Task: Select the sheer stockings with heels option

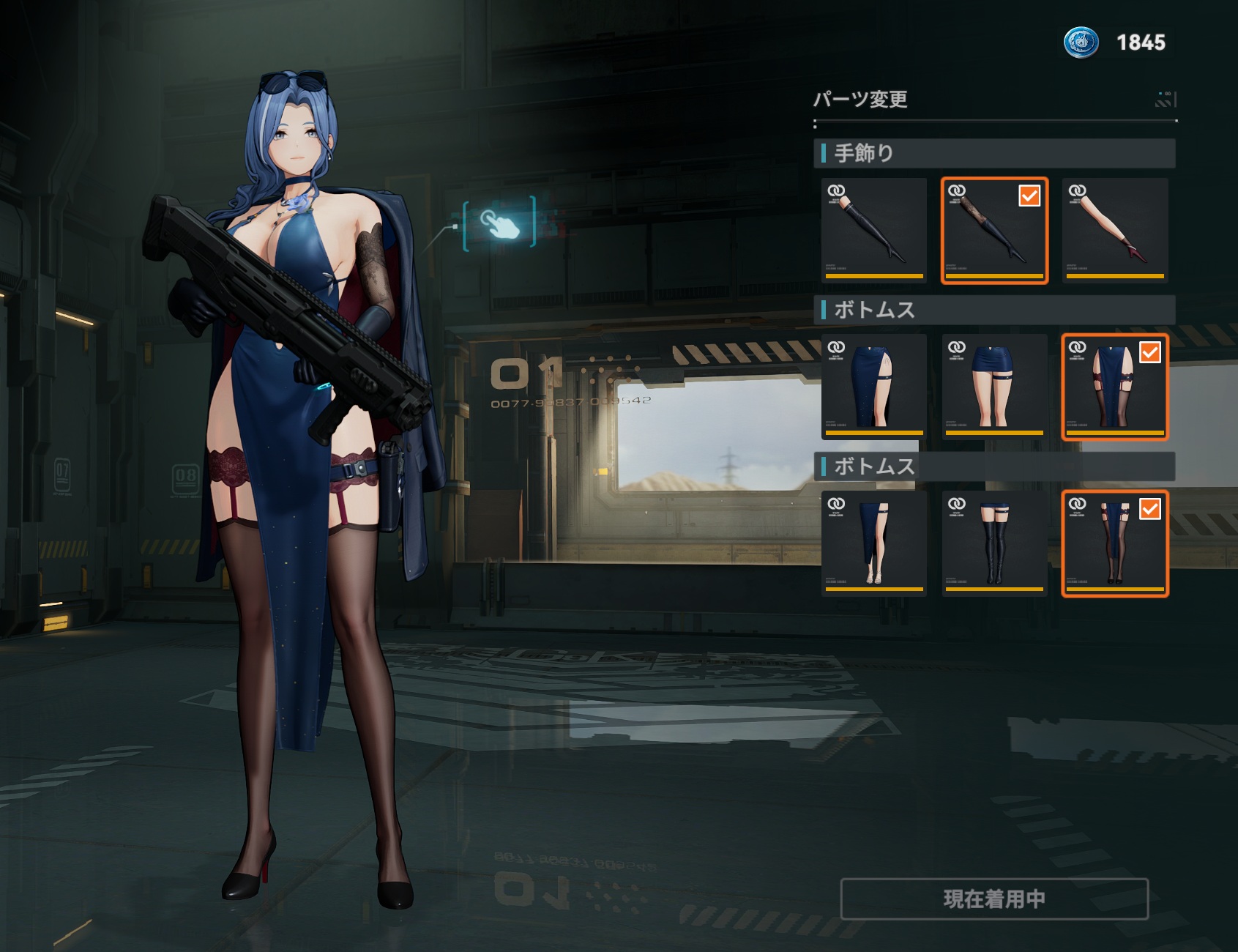Action: pyautogui.click(x=1114, y=543)
